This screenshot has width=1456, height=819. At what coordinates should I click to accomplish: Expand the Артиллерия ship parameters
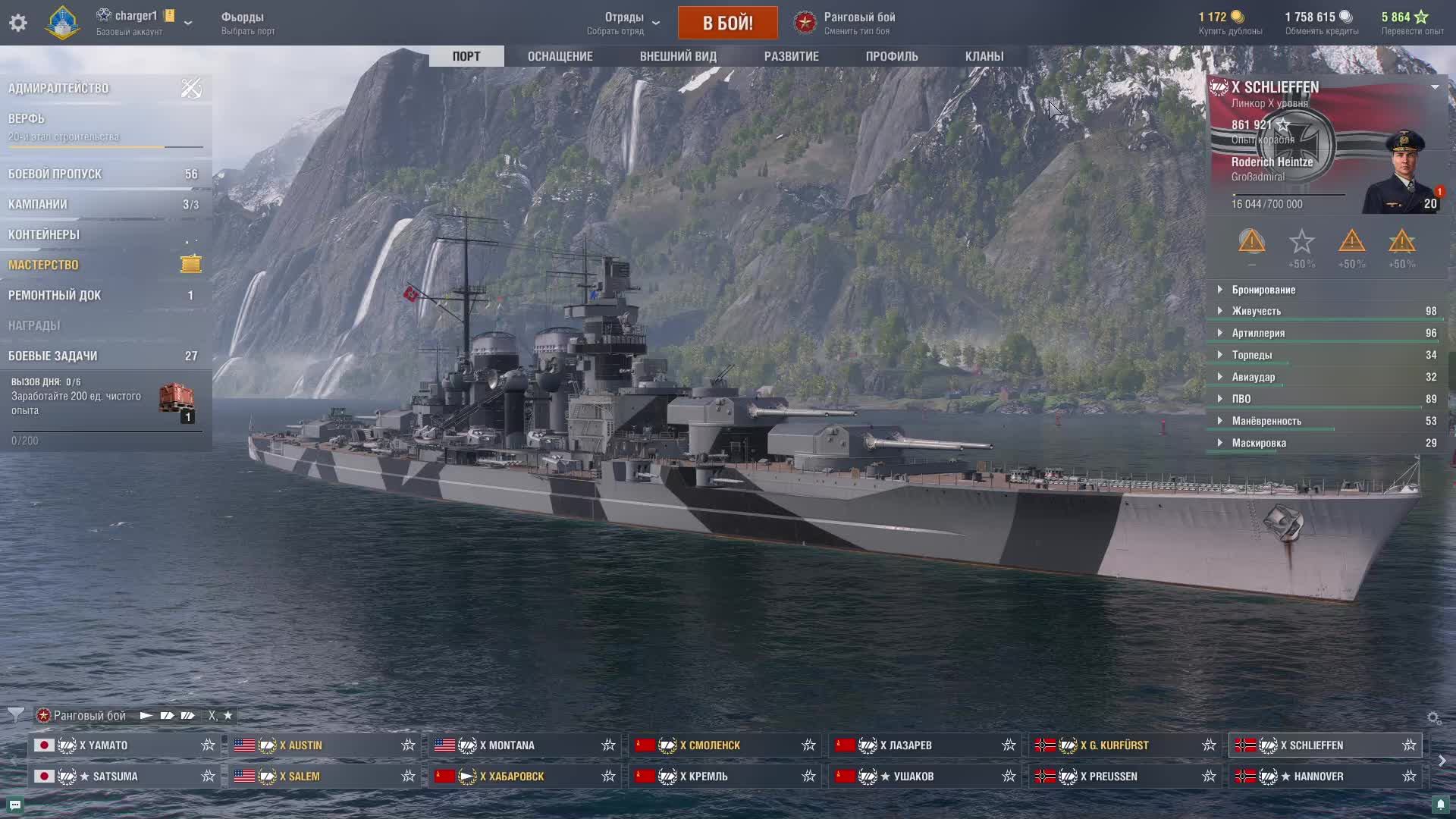tap(1258, 333)
